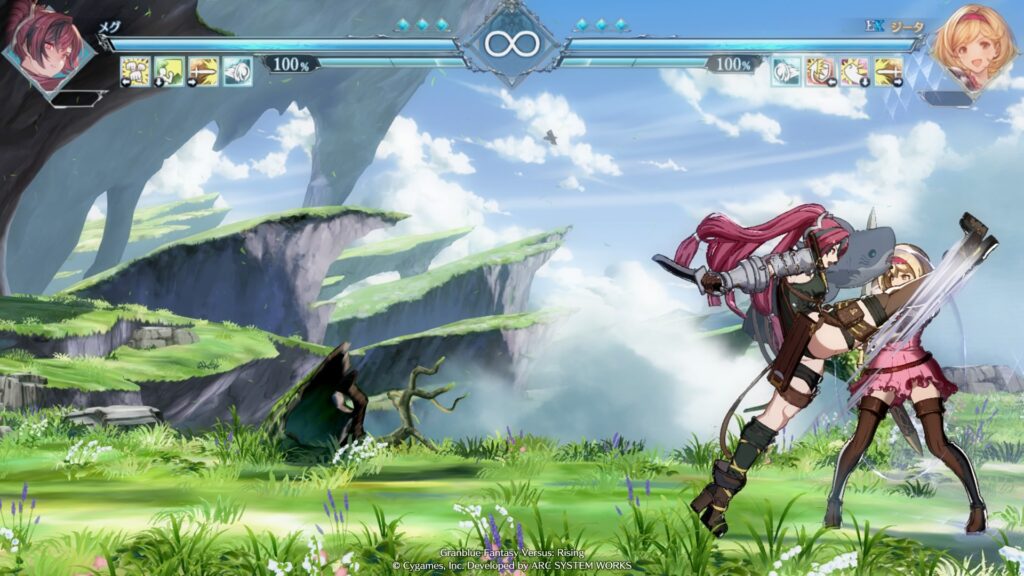
Task: Activate Djeeta's red shield skill icon
Action: coord(820,71)
